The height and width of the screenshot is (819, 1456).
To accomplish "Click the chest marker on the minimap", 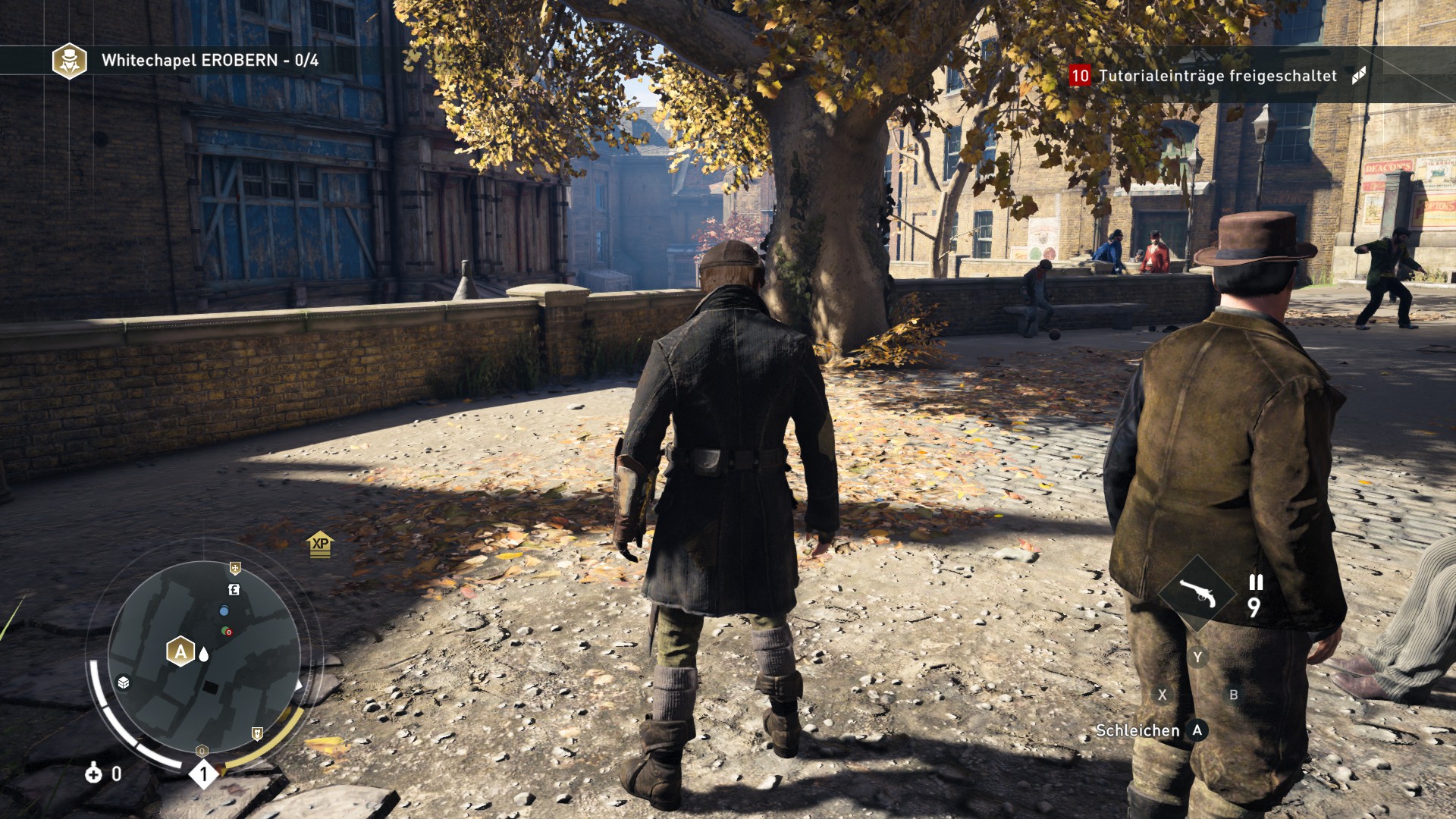I will coord(124,682).
